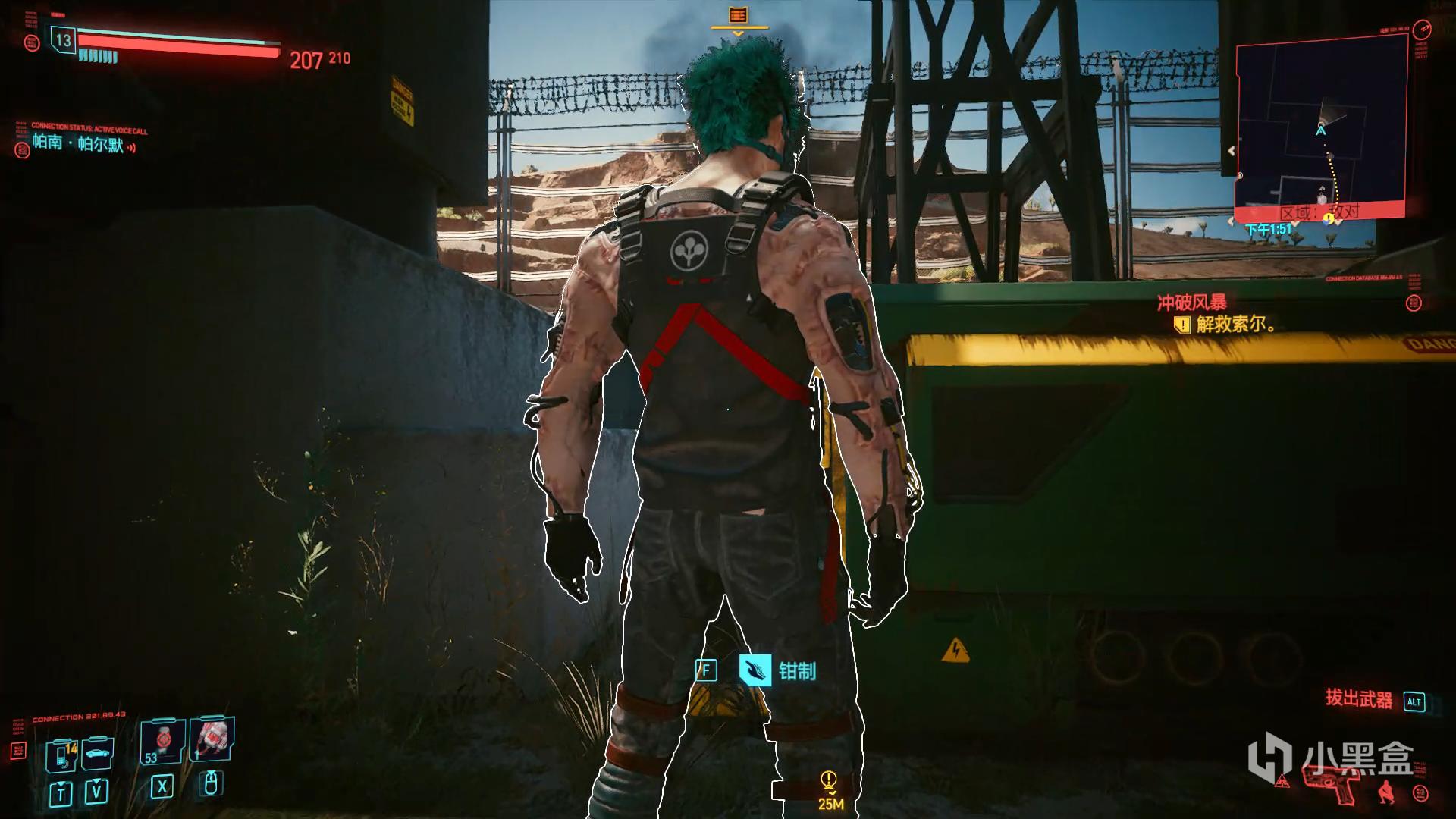Use the healing inhaler consumable slot
This screenshot has width=1456, height=819.
pyautogui.click(x=212, y=738)
